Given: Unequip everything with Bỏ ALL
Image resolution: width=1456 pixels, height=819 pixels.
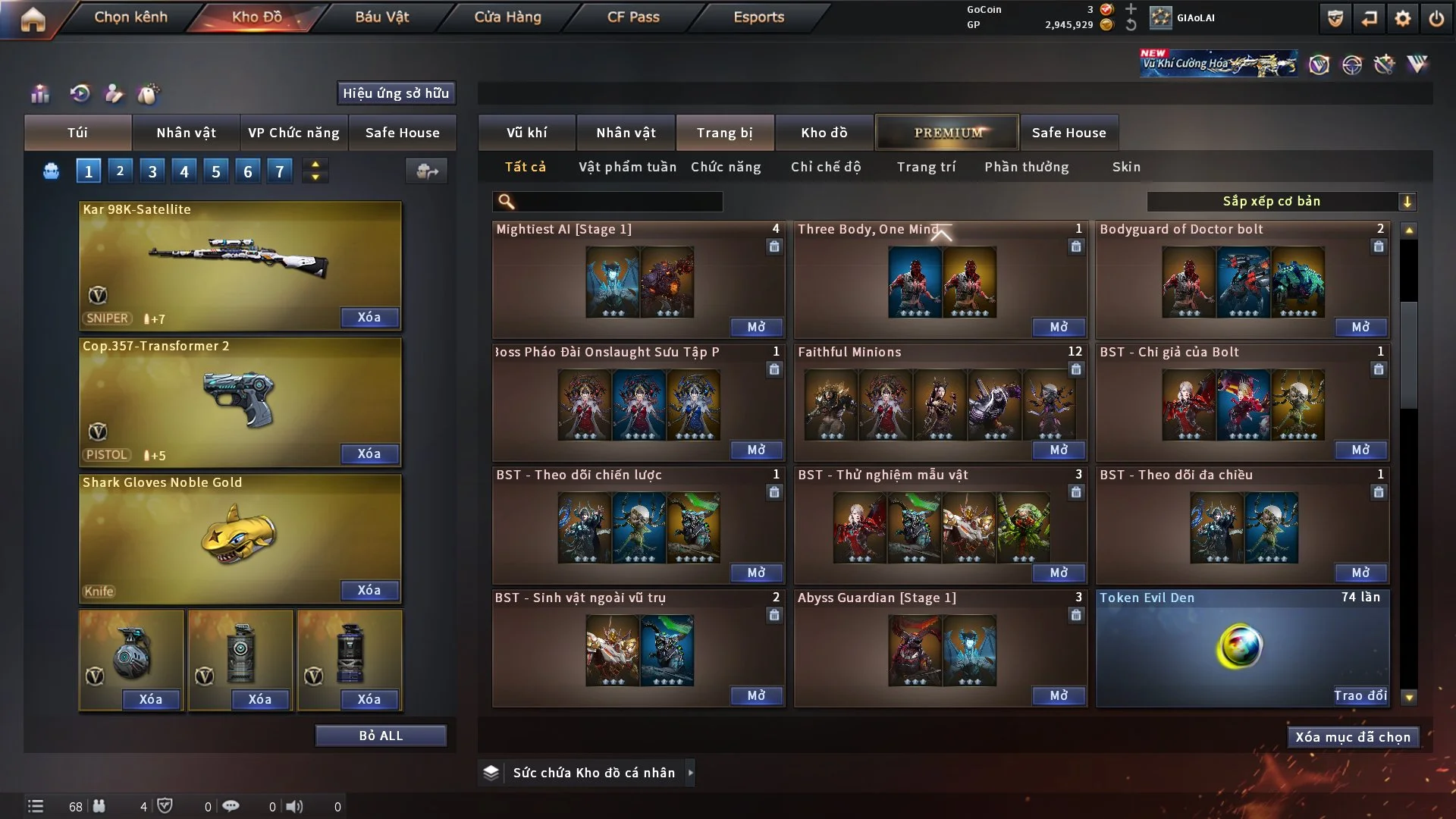Looking at the screenshot, I should point(381,736).
